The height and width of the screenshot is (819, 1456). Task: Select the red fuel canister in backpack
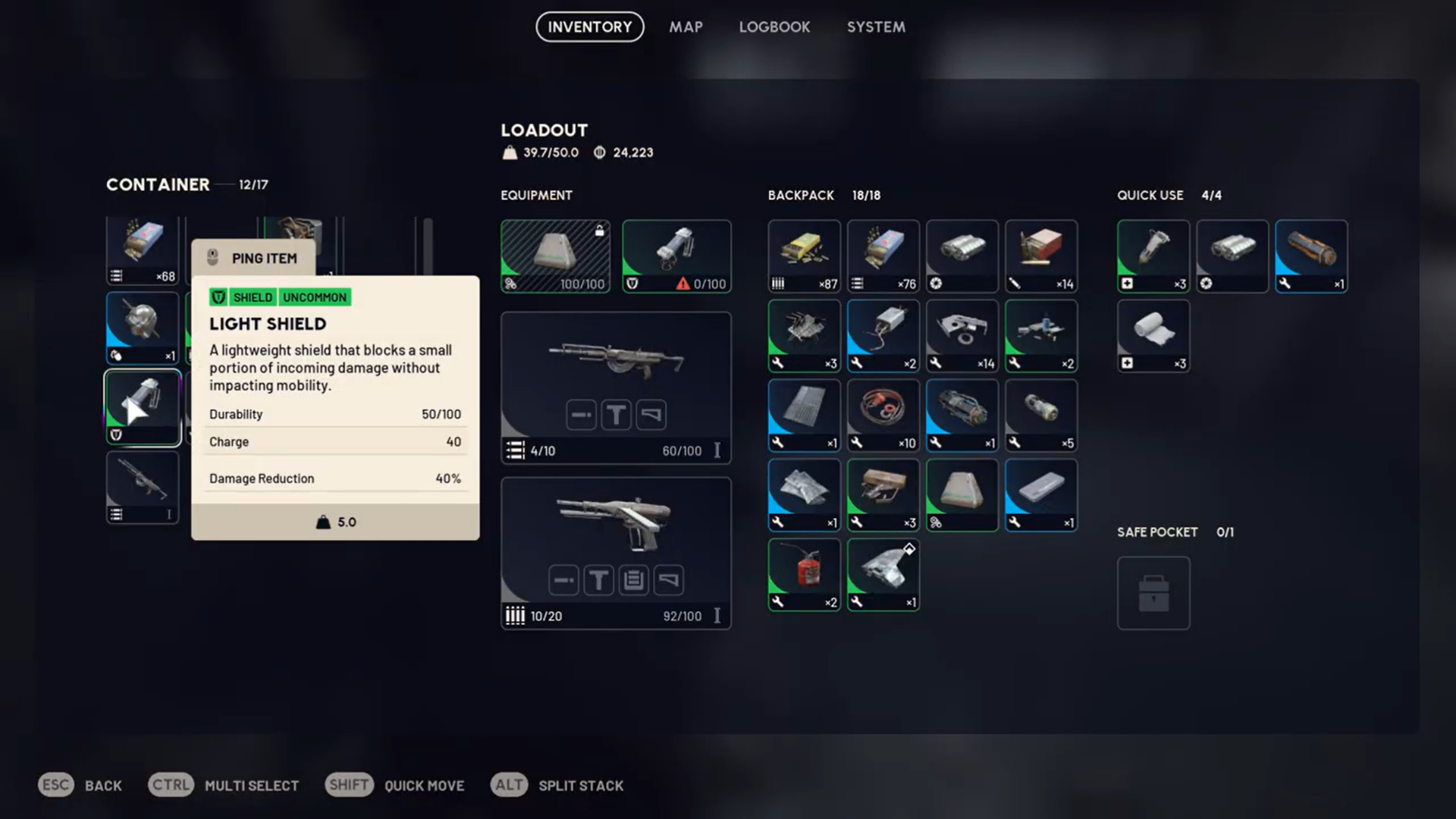point(804,574)
